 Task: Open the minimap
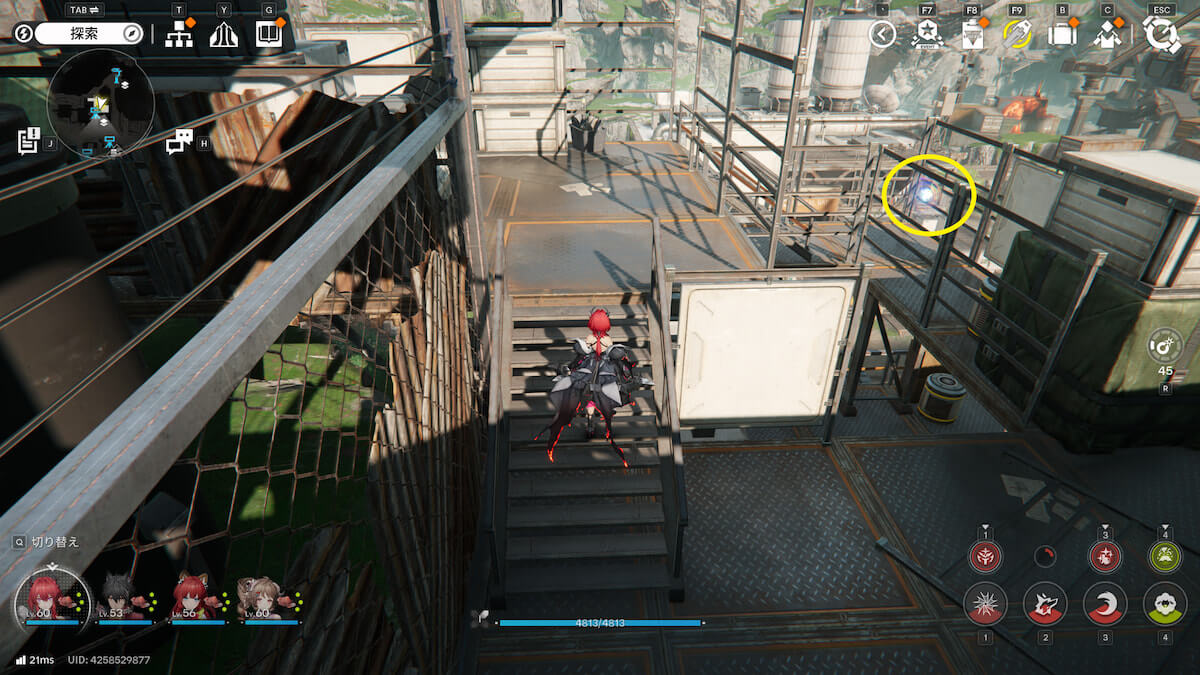pyautogui.click(x=100, y=104)
